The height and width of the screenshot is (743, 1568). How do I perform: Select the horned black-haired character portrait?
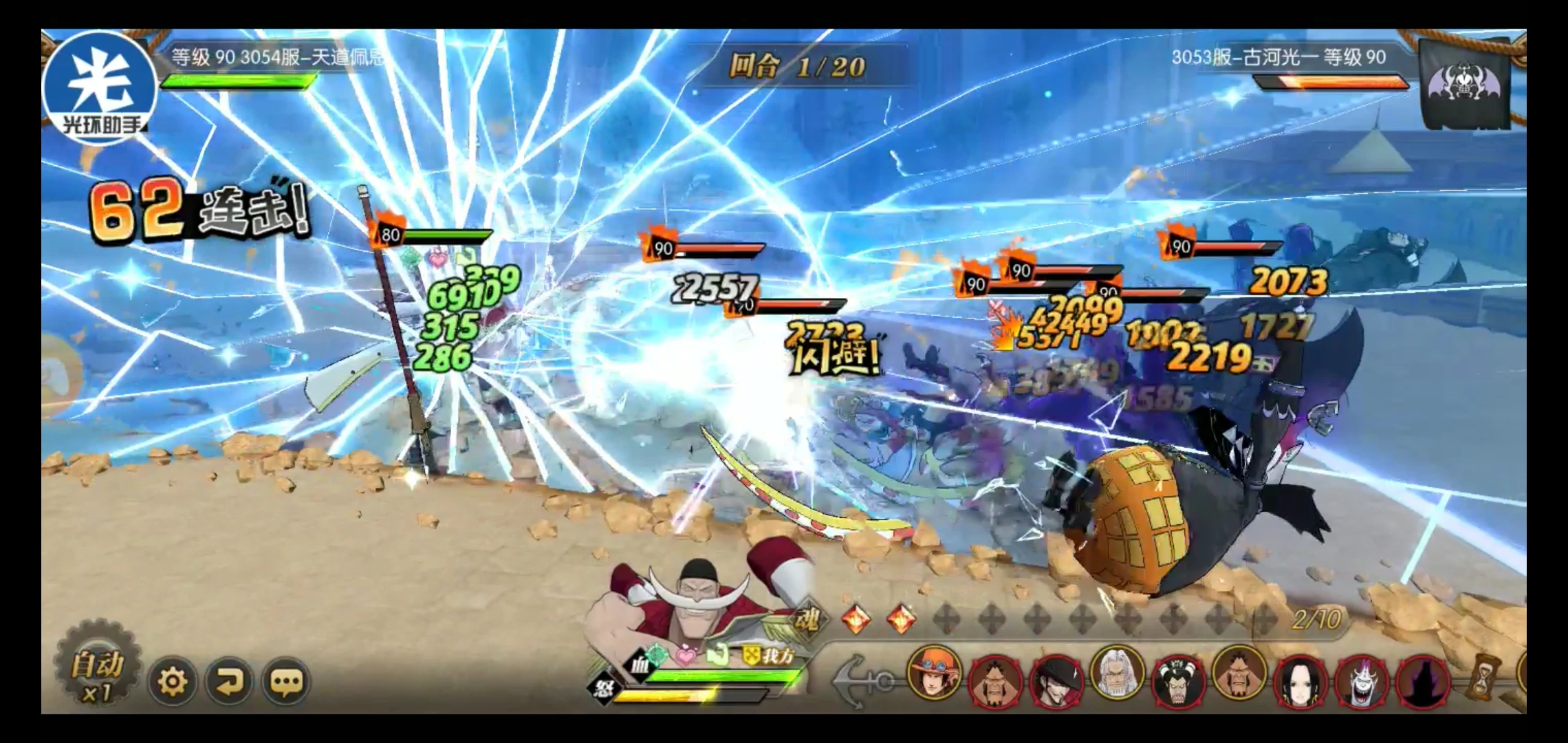click(x=1177, y=681)
